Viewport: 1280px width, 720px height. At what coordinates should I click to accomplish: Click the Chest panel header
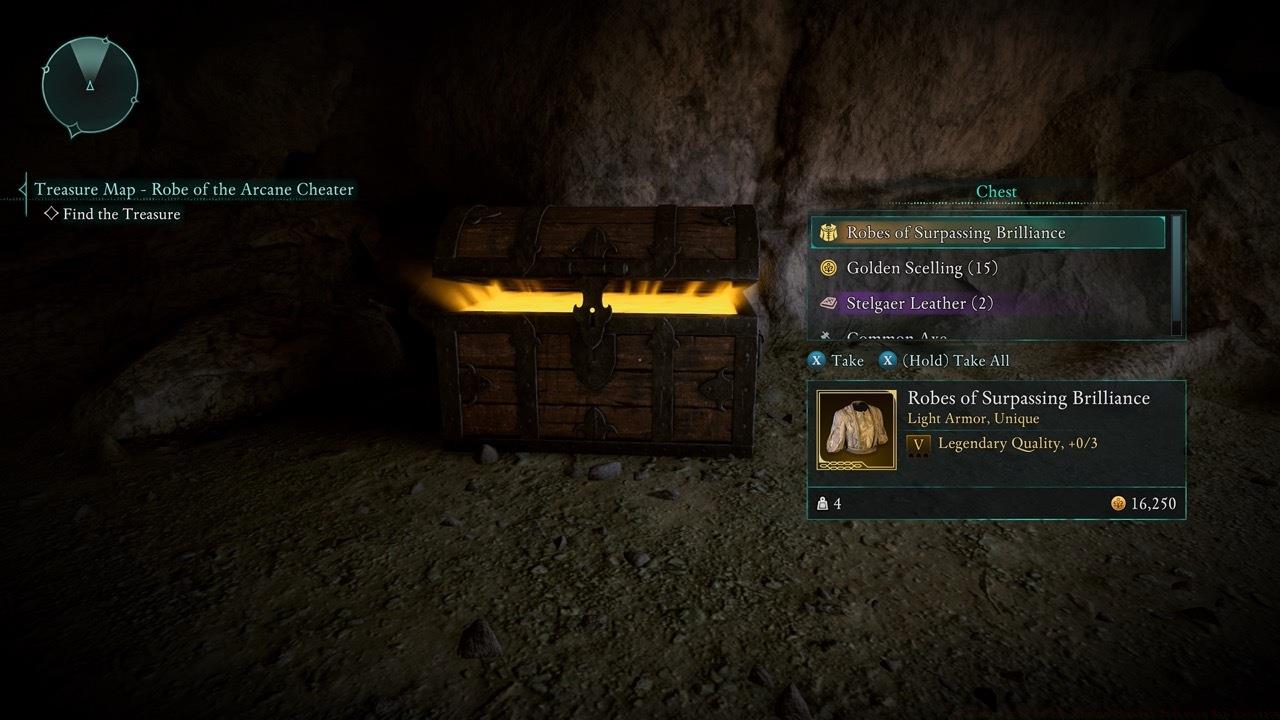pos(996,191)
